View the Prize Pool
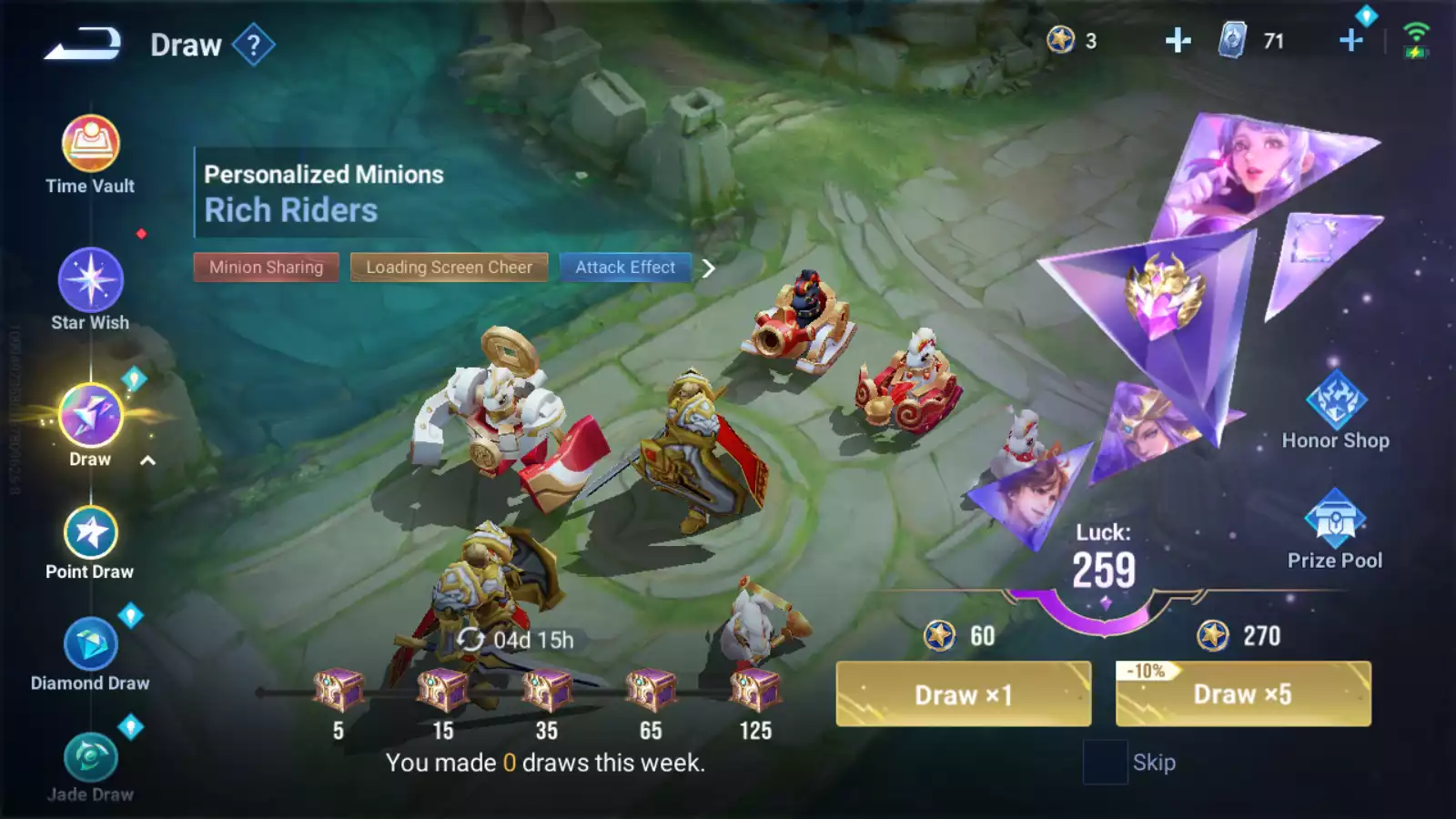 (1334, 530)
